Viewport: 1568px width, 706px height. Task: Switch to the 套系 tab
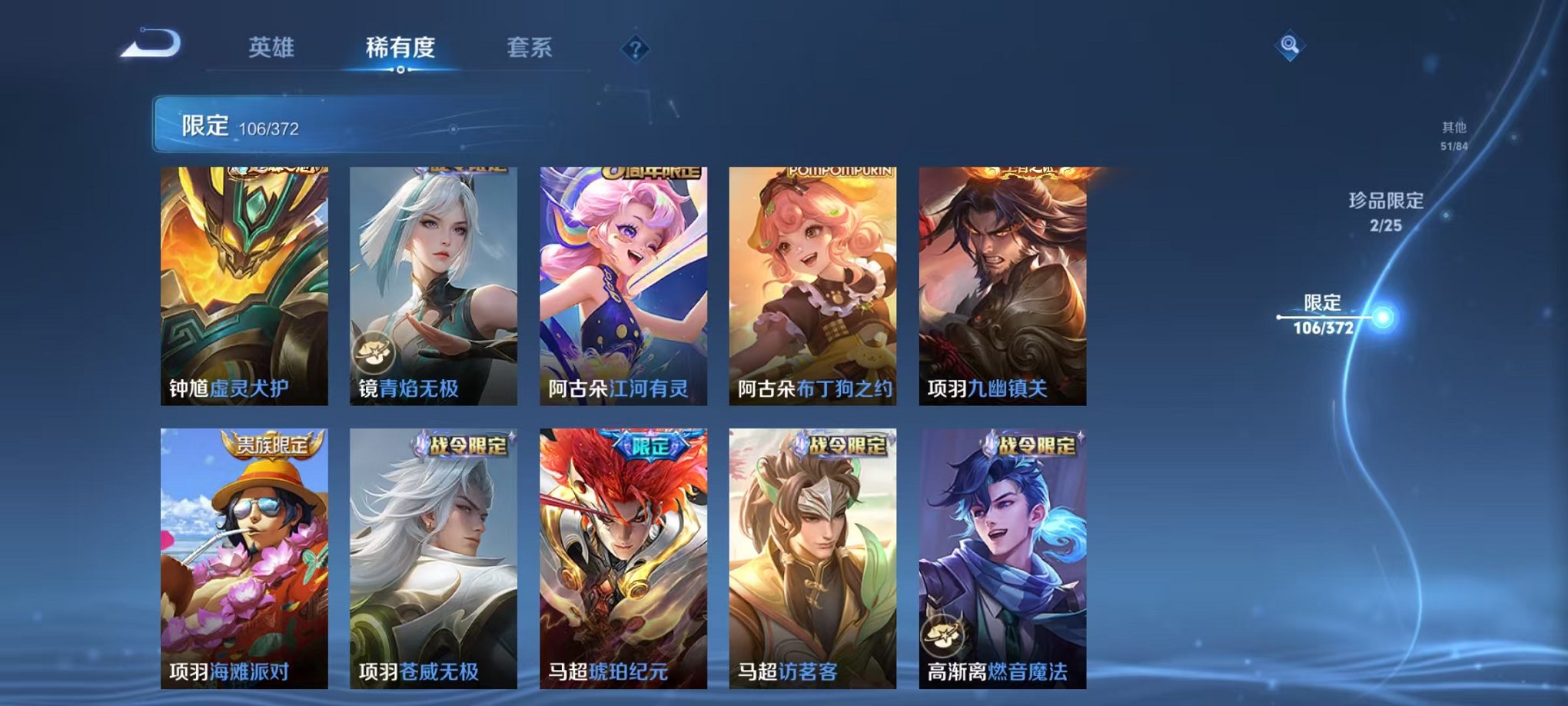click(530, 46)
